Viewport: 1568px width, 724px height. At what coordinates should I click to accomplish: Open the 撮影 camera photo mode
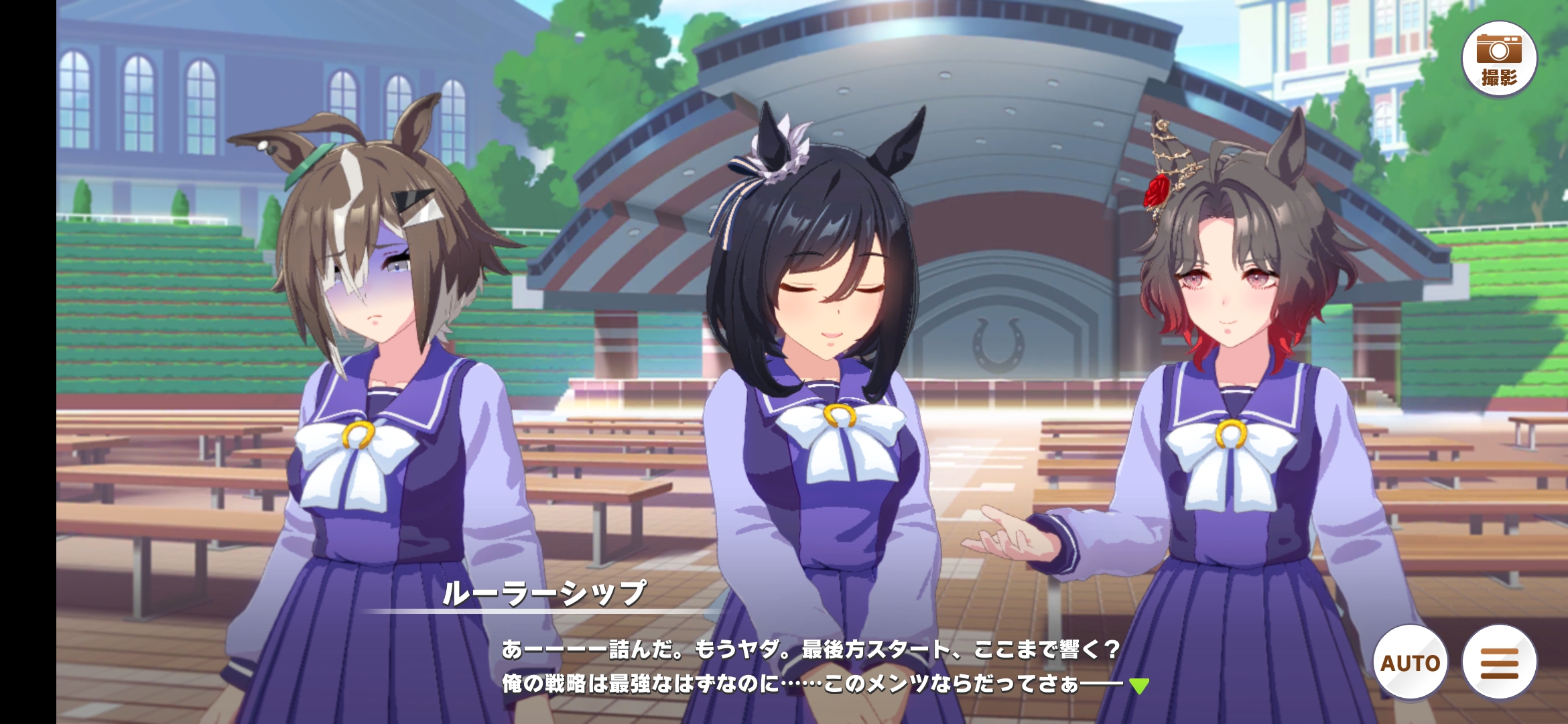[1498, 59]
